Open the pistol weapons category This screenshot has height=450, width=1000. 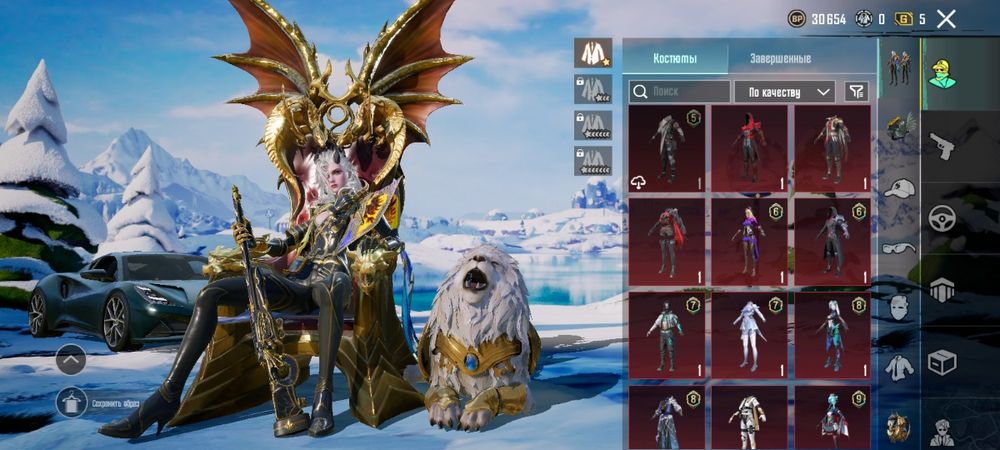pyautogui.click(x=942, y=147)
